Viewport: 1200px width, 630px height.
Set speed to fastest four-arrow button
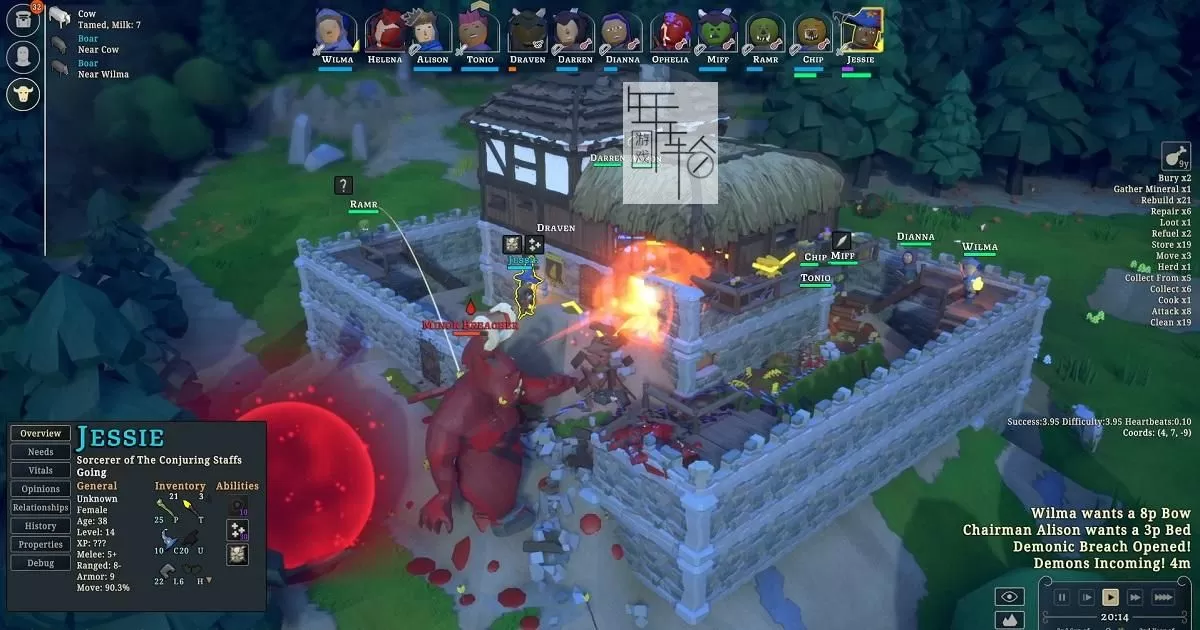[1163, 597]
